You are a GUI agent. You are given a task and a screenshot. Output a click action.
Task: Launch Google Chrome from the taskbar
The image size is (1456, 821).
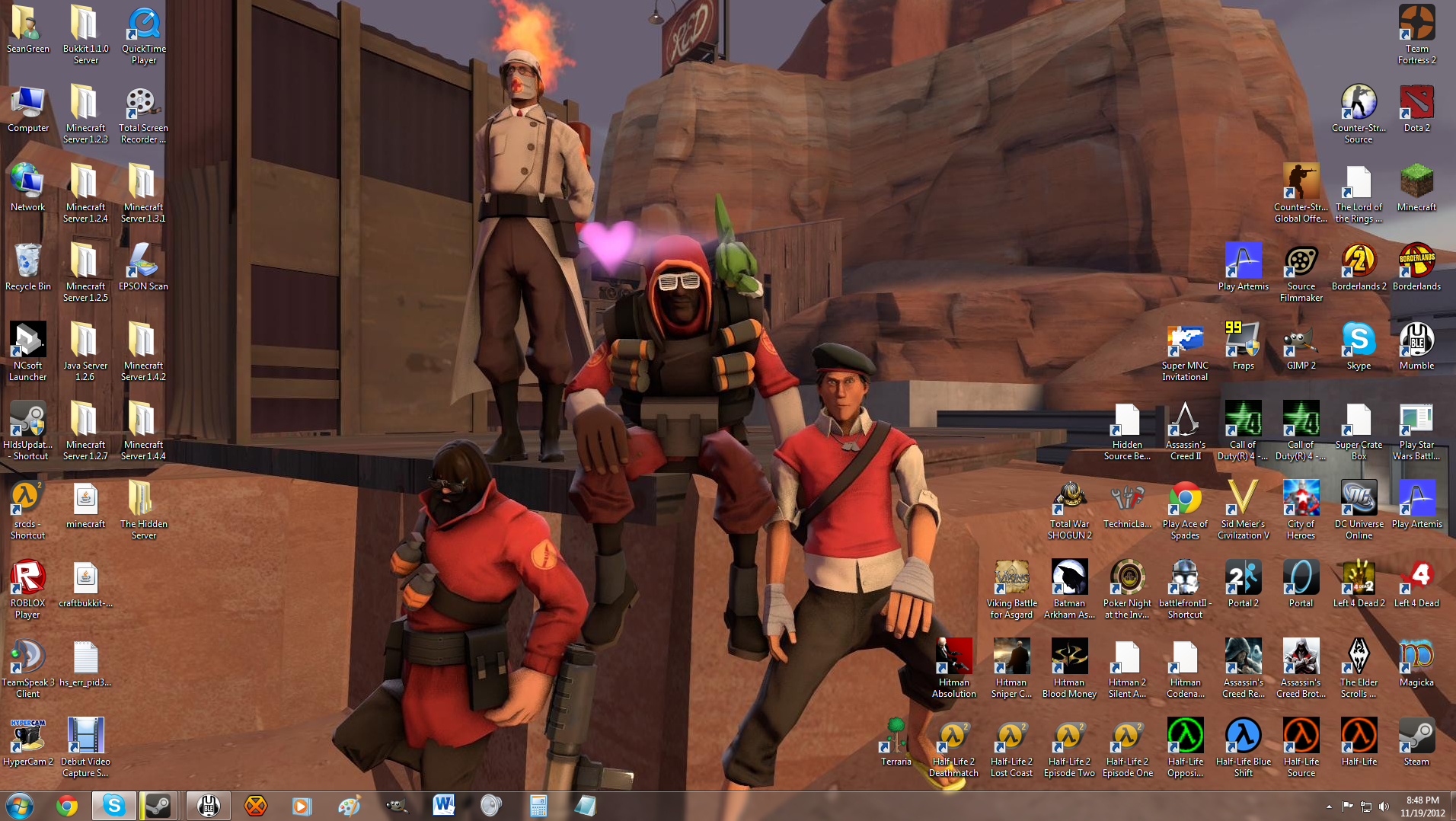point(68,805)
